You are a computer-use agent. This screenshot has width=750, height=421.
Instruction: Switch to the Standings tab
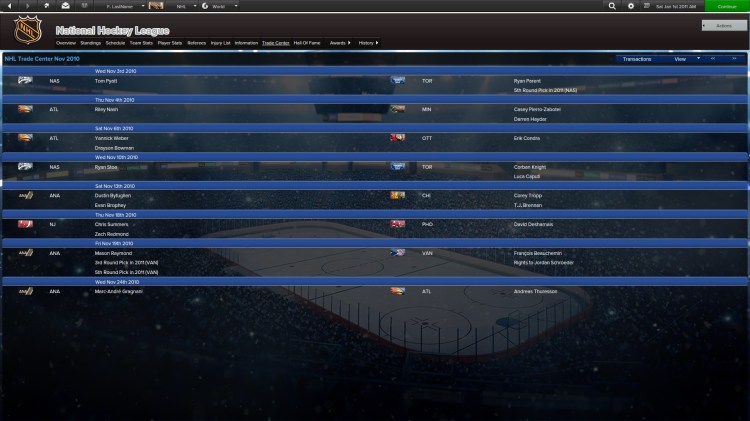tap(90, 44)
